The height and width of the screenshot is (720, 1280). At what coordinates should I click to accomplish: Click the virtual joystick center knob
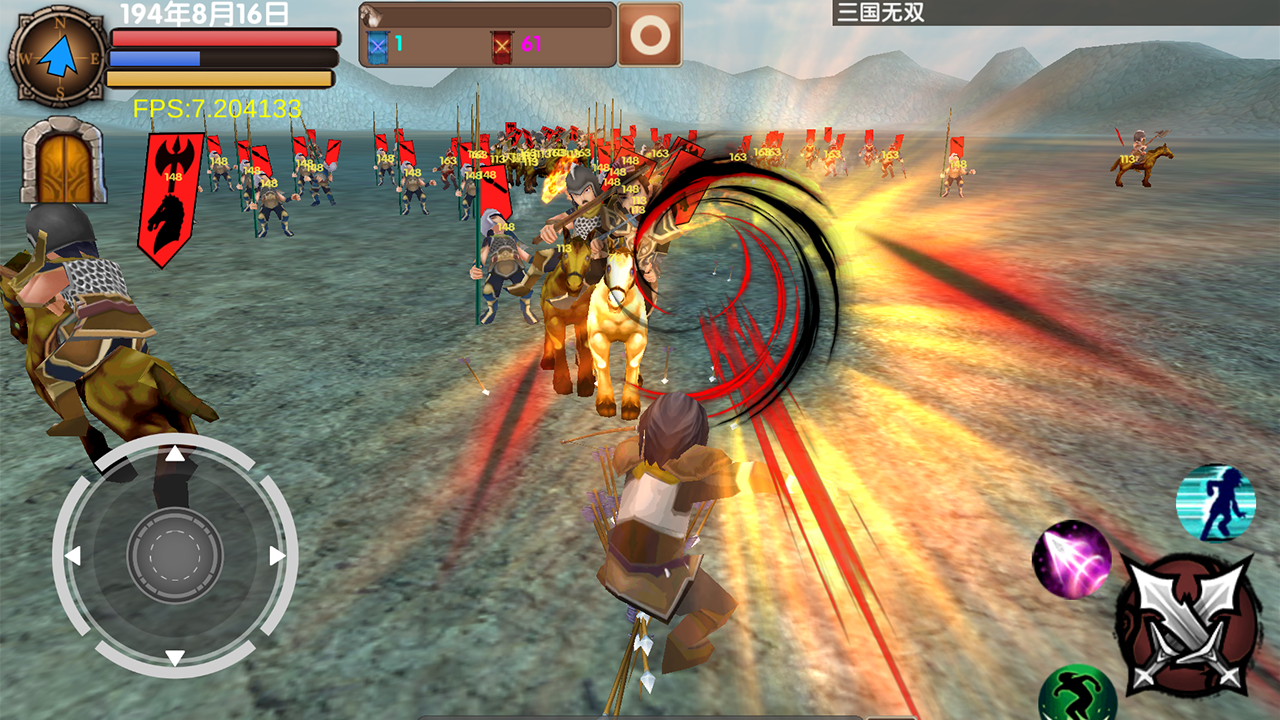click(x=175, y=556)
